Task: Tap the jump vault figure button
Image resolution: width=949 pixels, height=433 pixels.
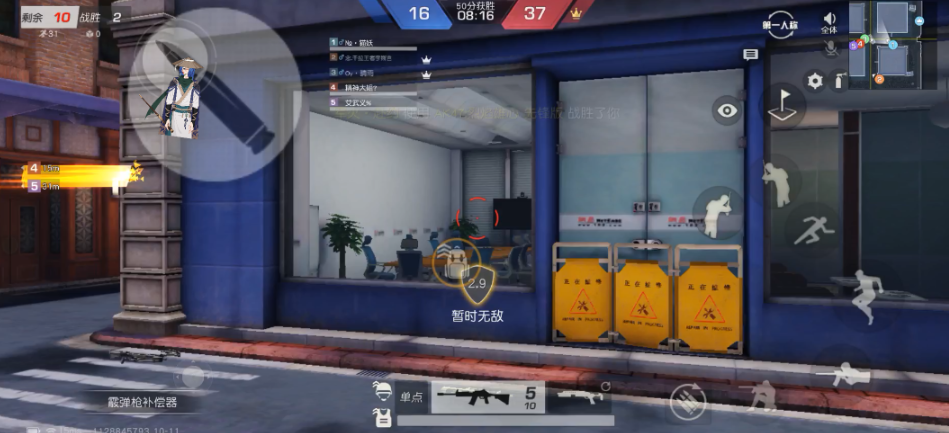Action: pos(866,297)
